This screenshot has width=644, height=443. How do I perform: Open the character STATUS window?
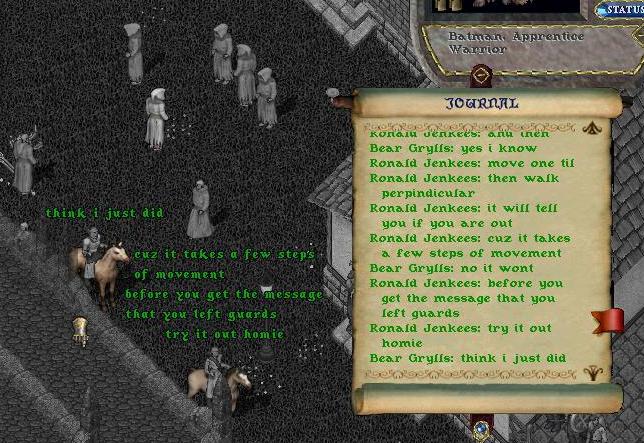point(621,9)
